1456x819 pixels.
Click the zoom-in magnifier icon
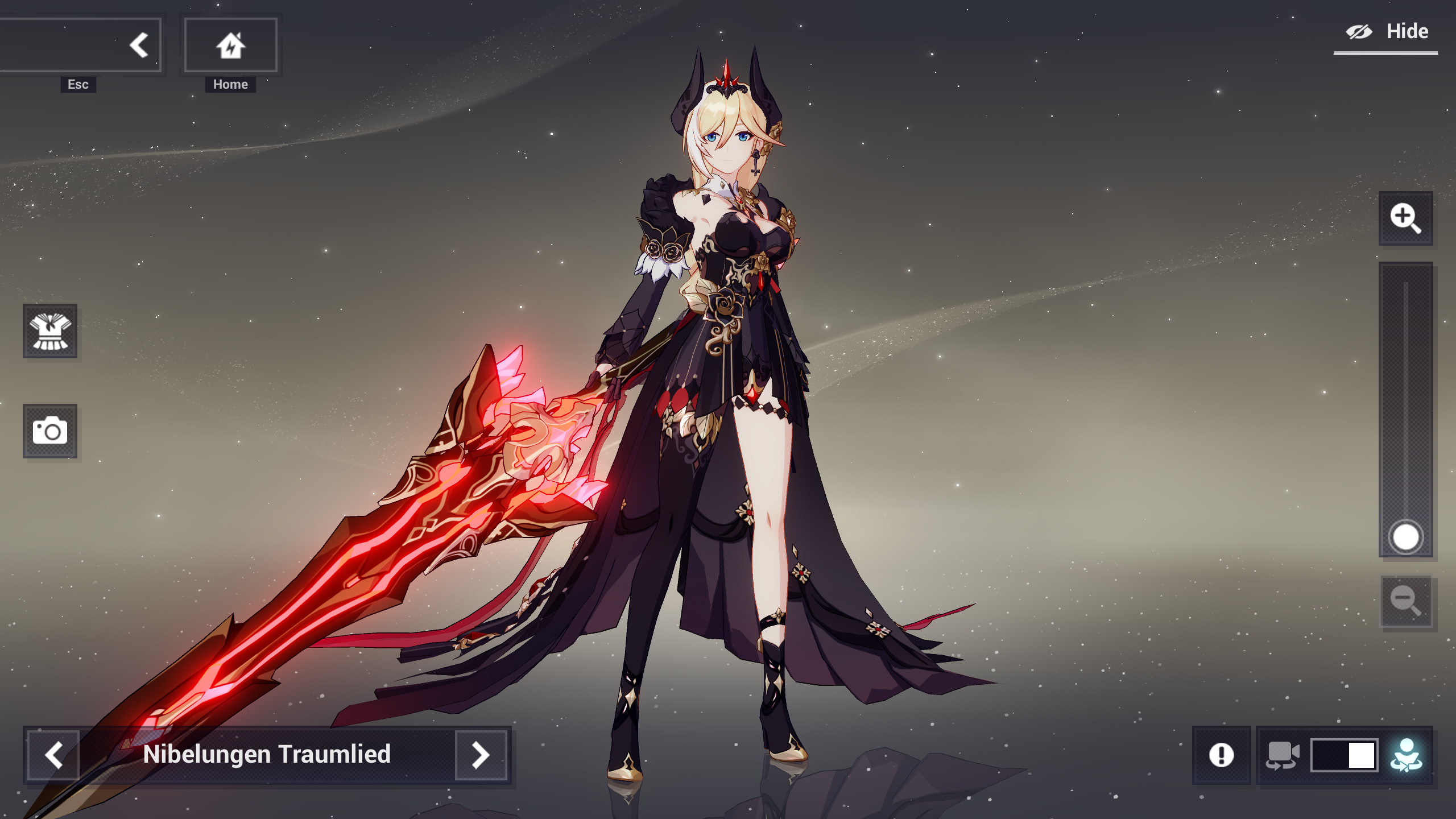pos(1406,218)
